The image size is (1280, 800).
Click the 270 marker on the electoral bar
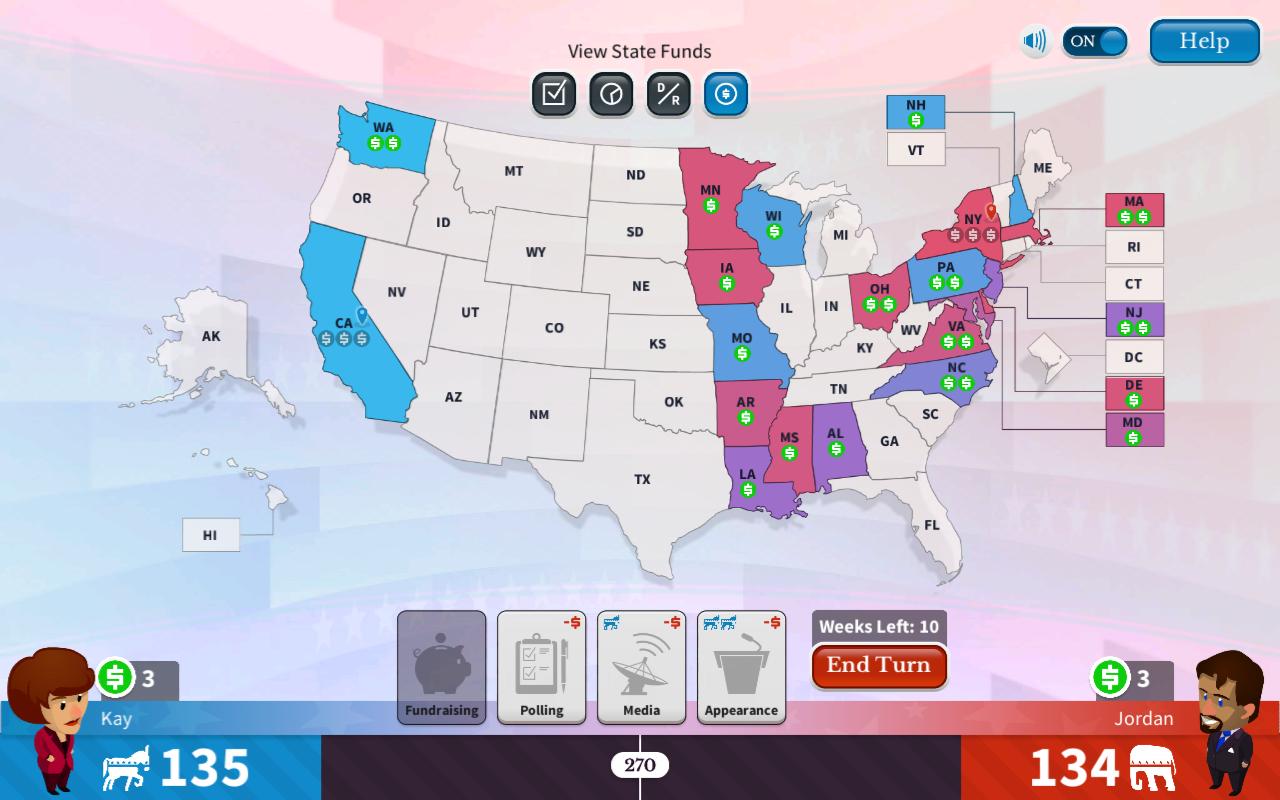(640, 766)
